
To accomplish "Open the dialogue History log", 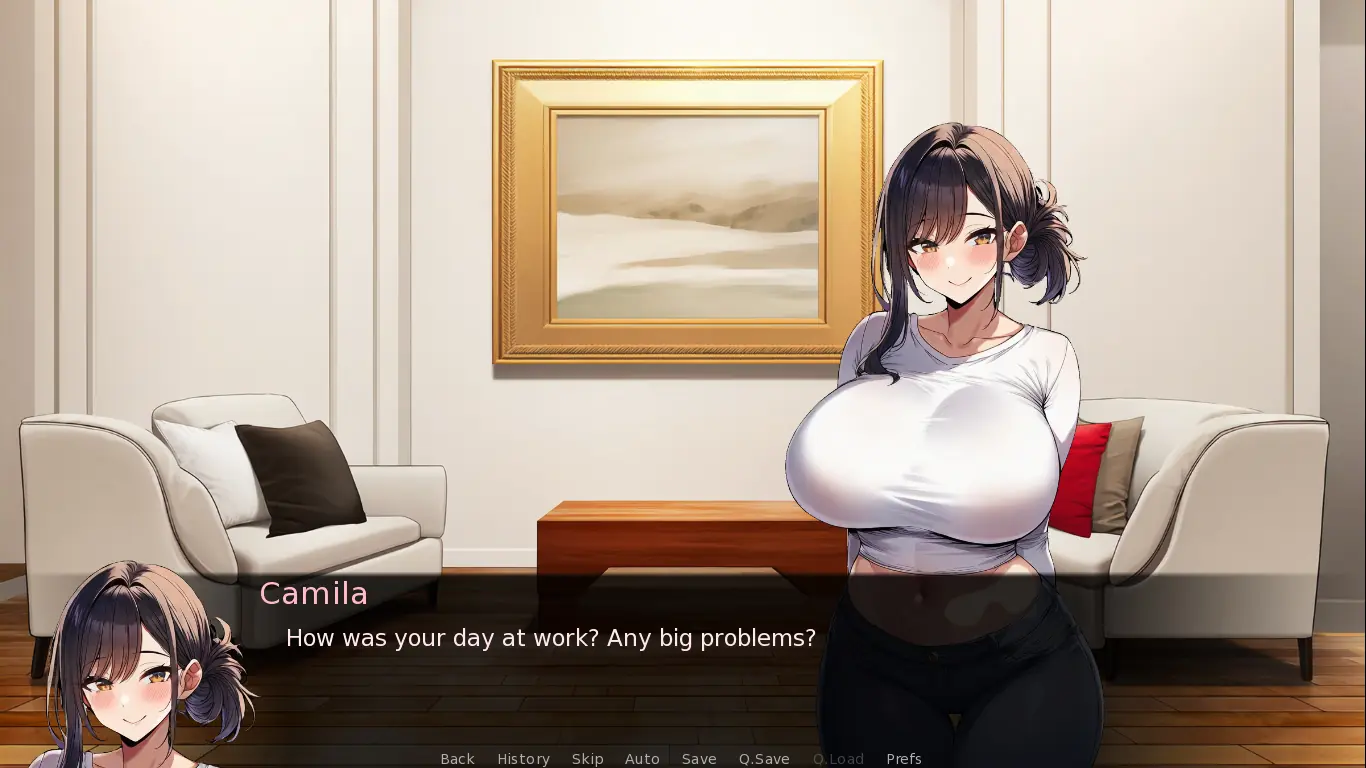I will tap(523, 759).
